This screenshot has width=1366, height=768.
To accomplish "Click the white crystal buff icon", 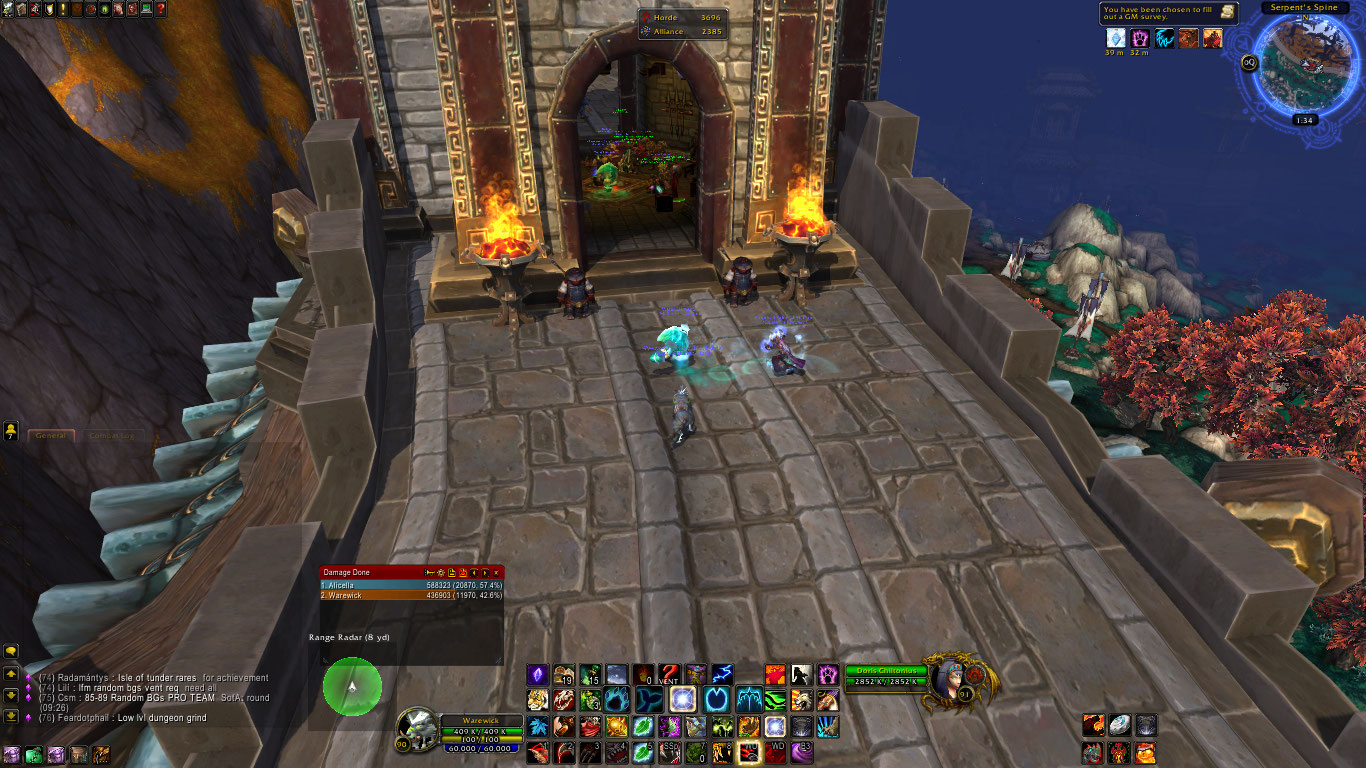I will 1115,38.
